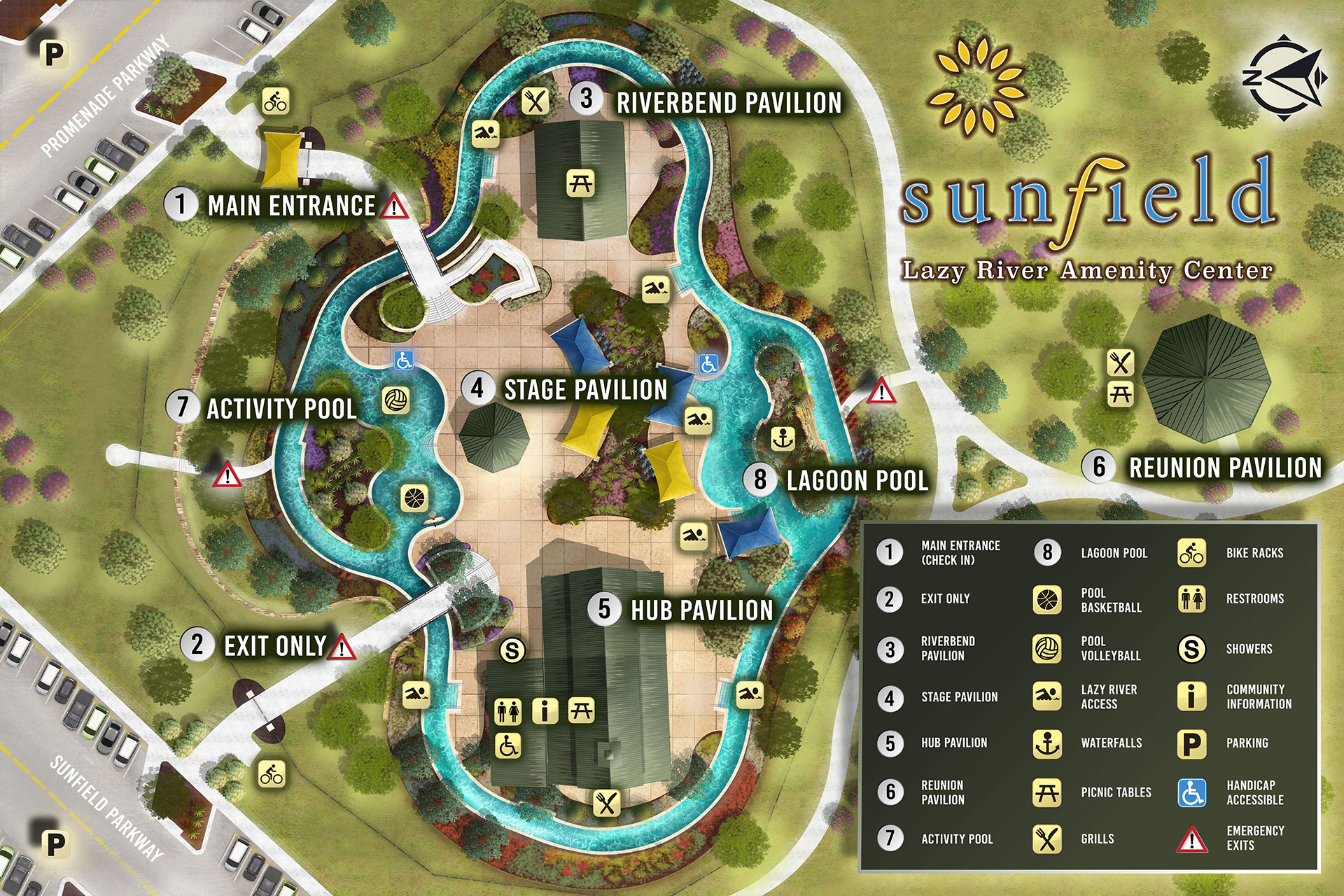Select the showers S marker near Hub Pavilion

coord(512,651)
